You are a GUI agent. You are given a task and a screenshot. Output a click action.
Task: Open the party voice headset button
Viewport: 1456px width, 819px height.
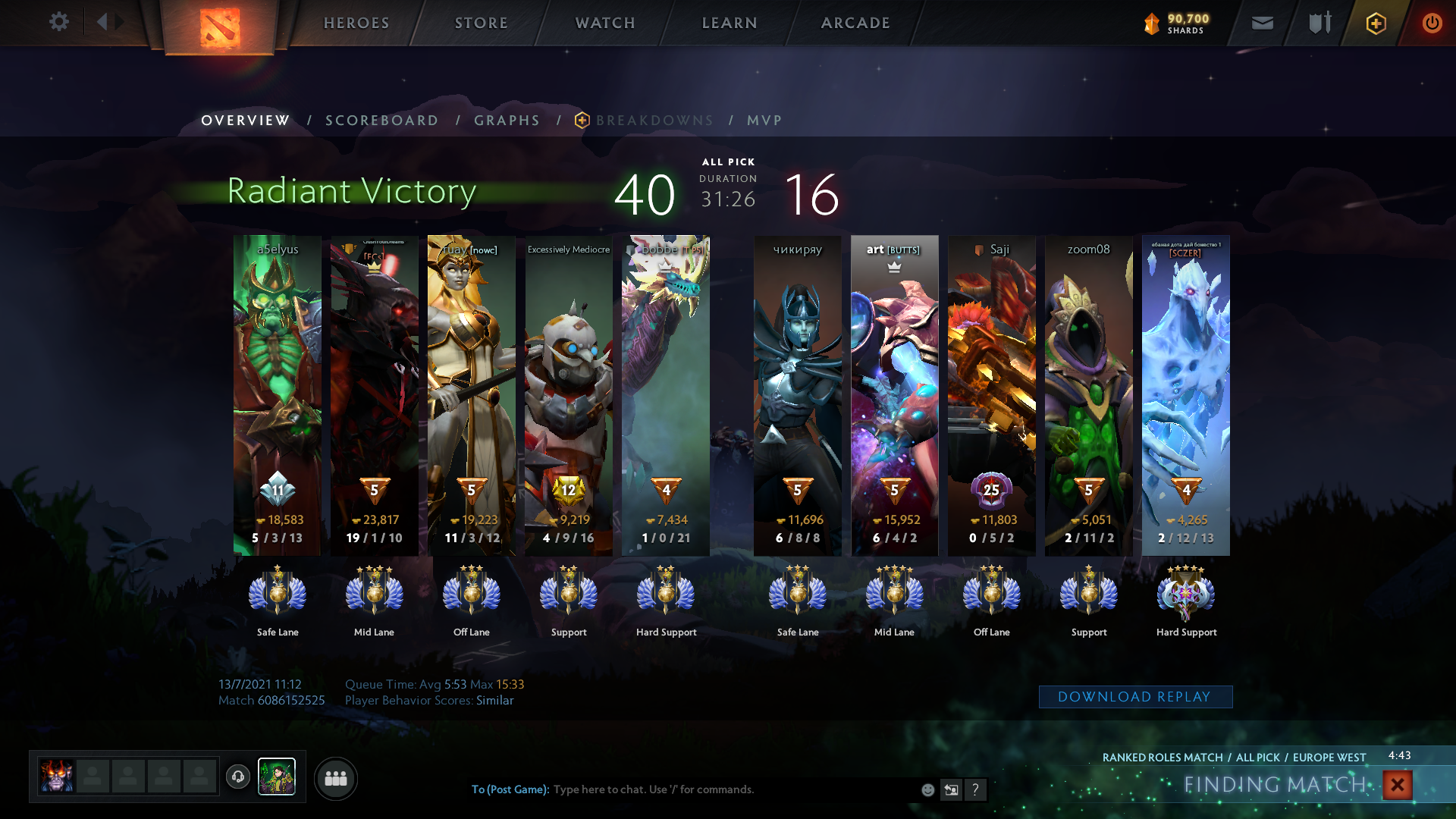tap(238, 777)
